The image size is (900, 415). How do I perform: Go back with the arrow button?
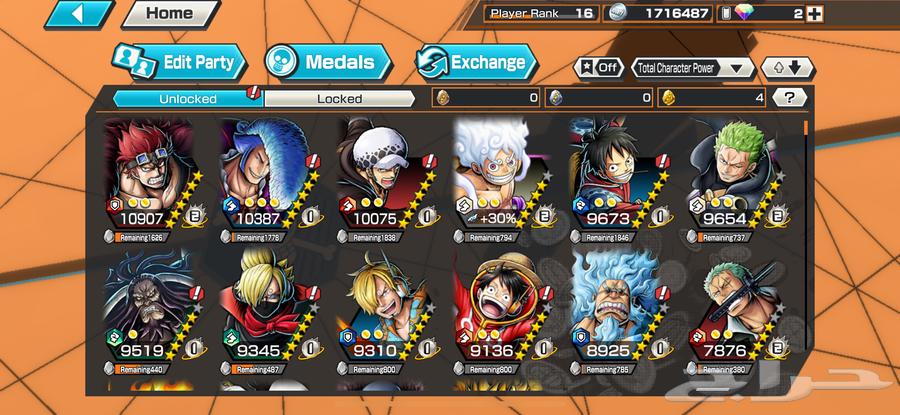tap(79, 14)
